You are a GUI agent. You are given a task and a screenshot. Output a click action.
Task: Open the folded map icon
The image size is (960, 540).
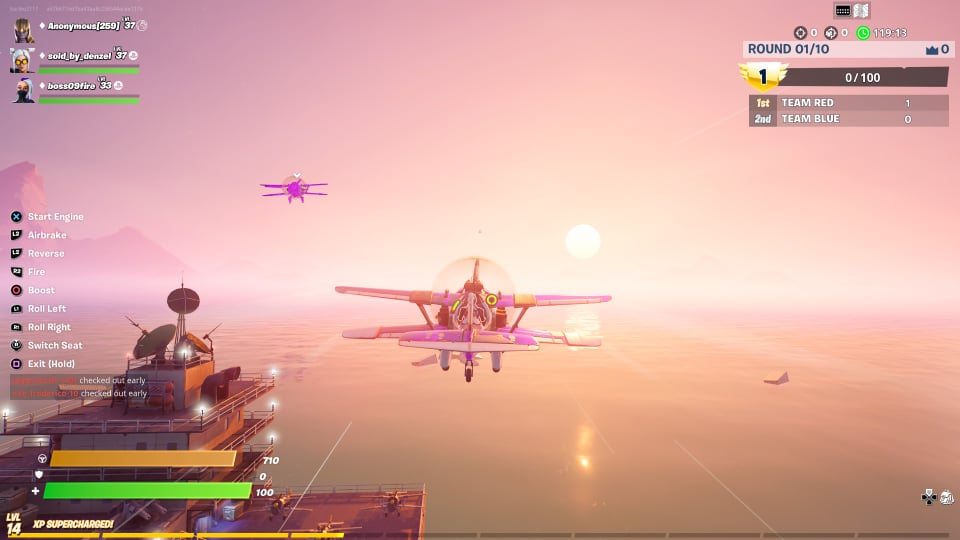pos(862,10)
